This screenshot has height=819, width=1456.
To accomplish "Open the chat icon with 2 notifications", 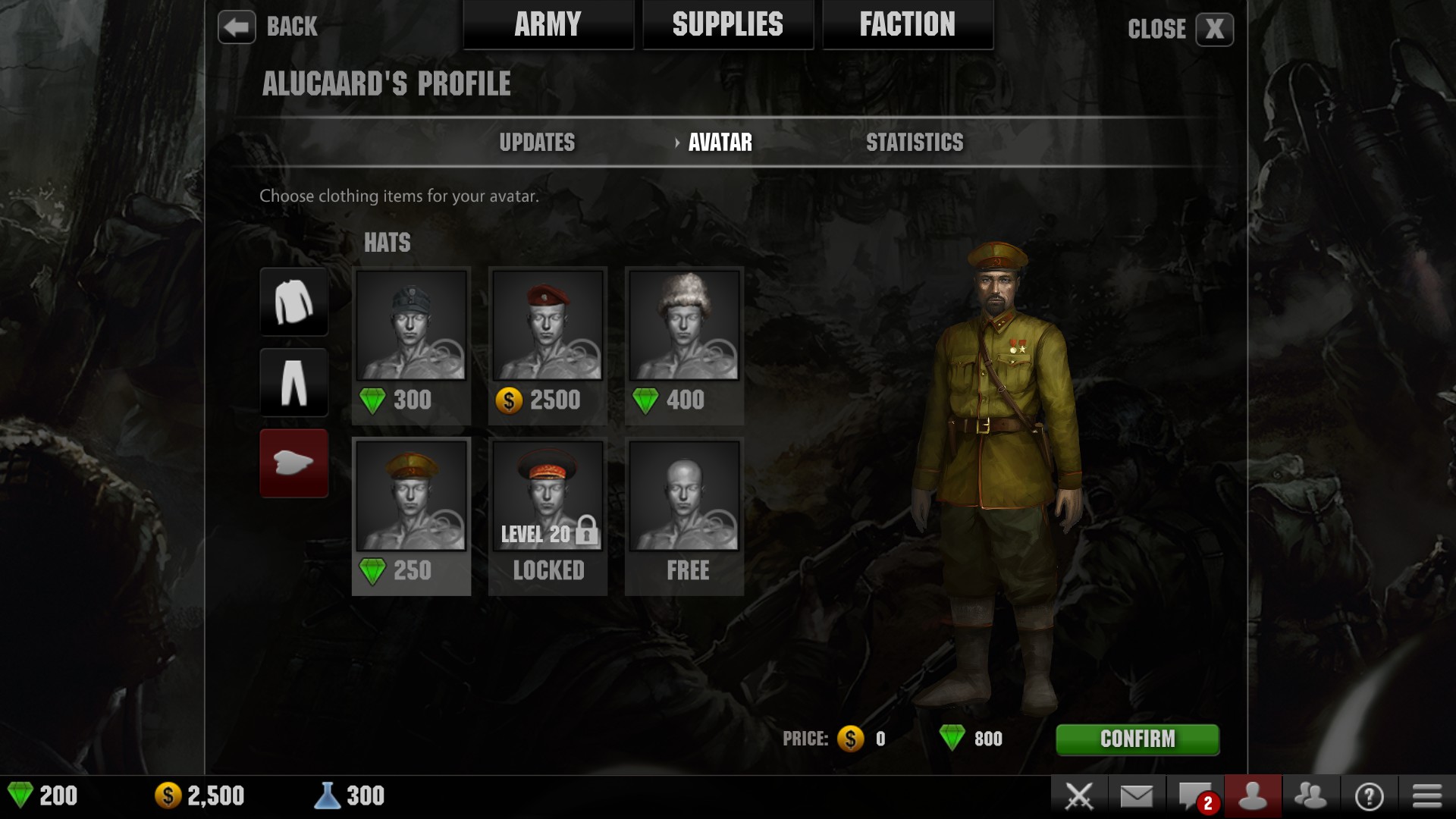I will (x=1194, y=795).
